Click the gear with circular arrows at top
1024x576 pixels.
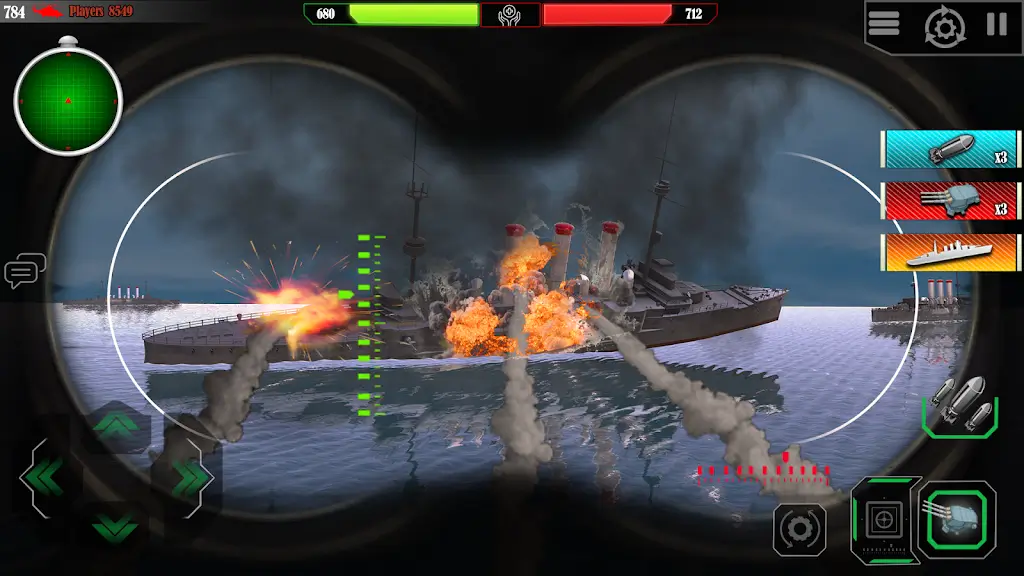pyautogui.click(x=944, y=26)
